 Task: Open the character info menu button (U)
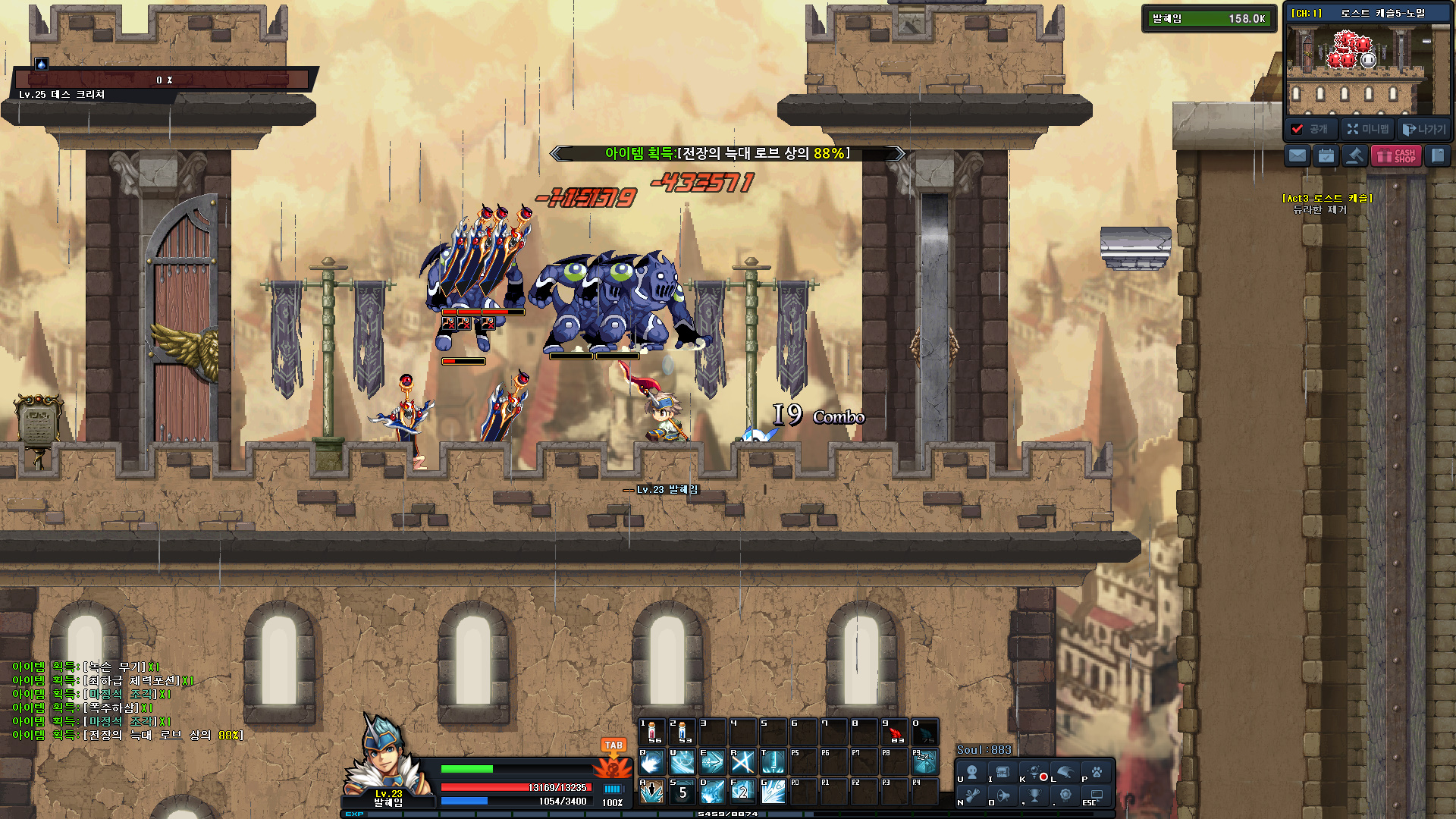(971, 773)
